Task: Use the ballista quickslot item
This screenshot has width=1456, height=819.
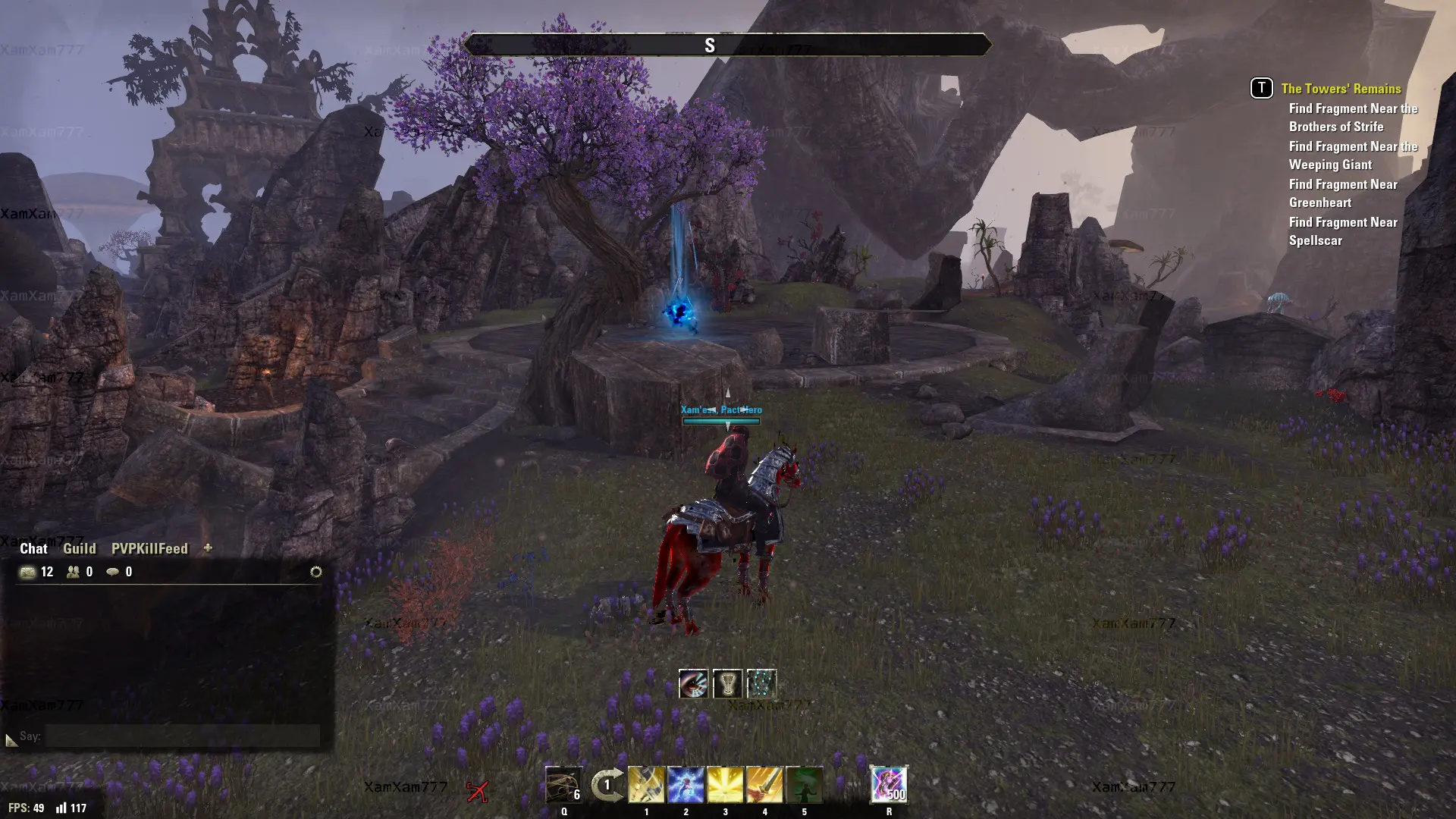Action: pos(563,785)
